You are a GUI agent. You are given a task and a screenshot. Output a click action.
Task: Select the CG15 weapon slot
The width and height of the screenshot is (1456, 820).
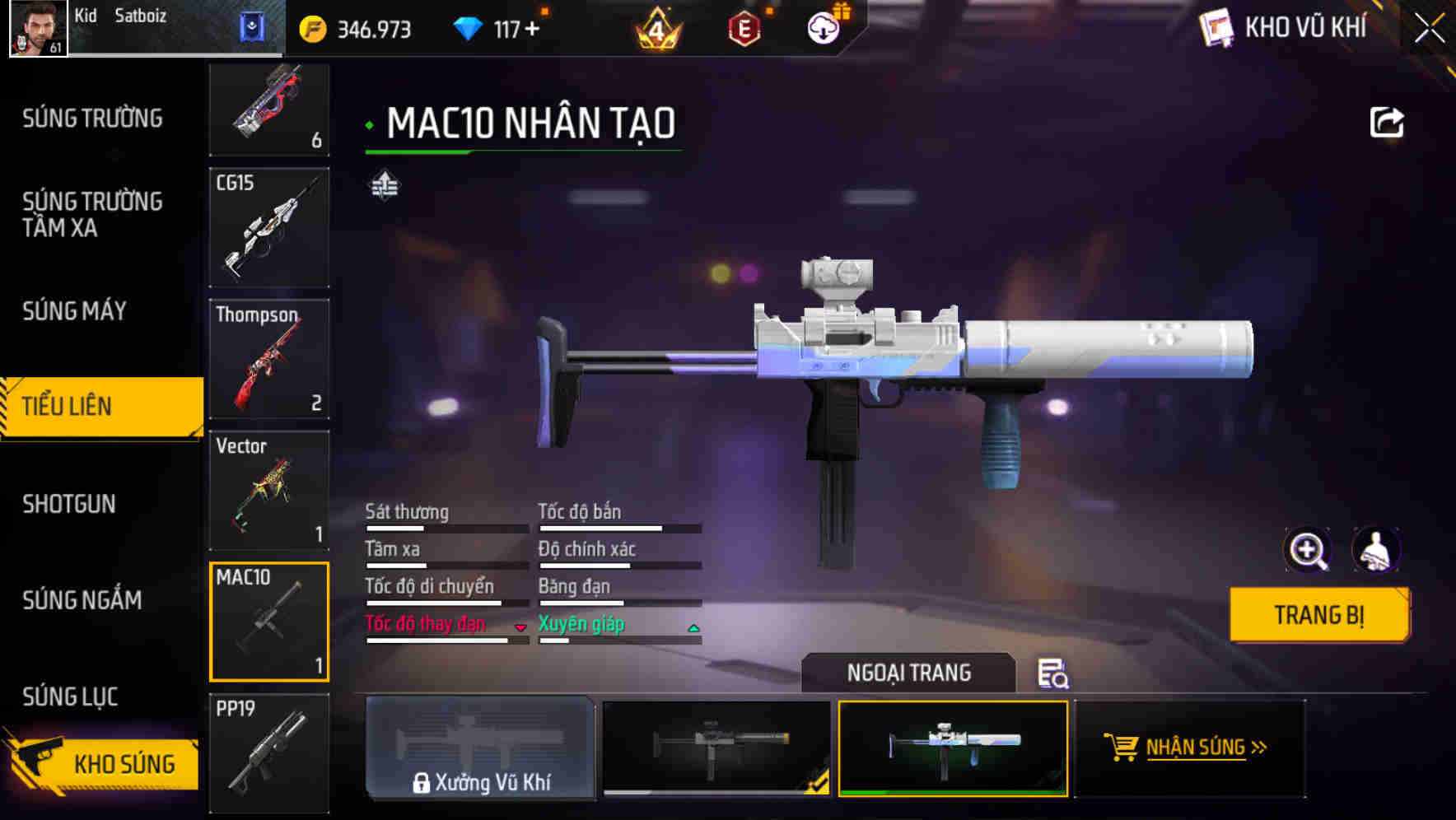point(269,228)
